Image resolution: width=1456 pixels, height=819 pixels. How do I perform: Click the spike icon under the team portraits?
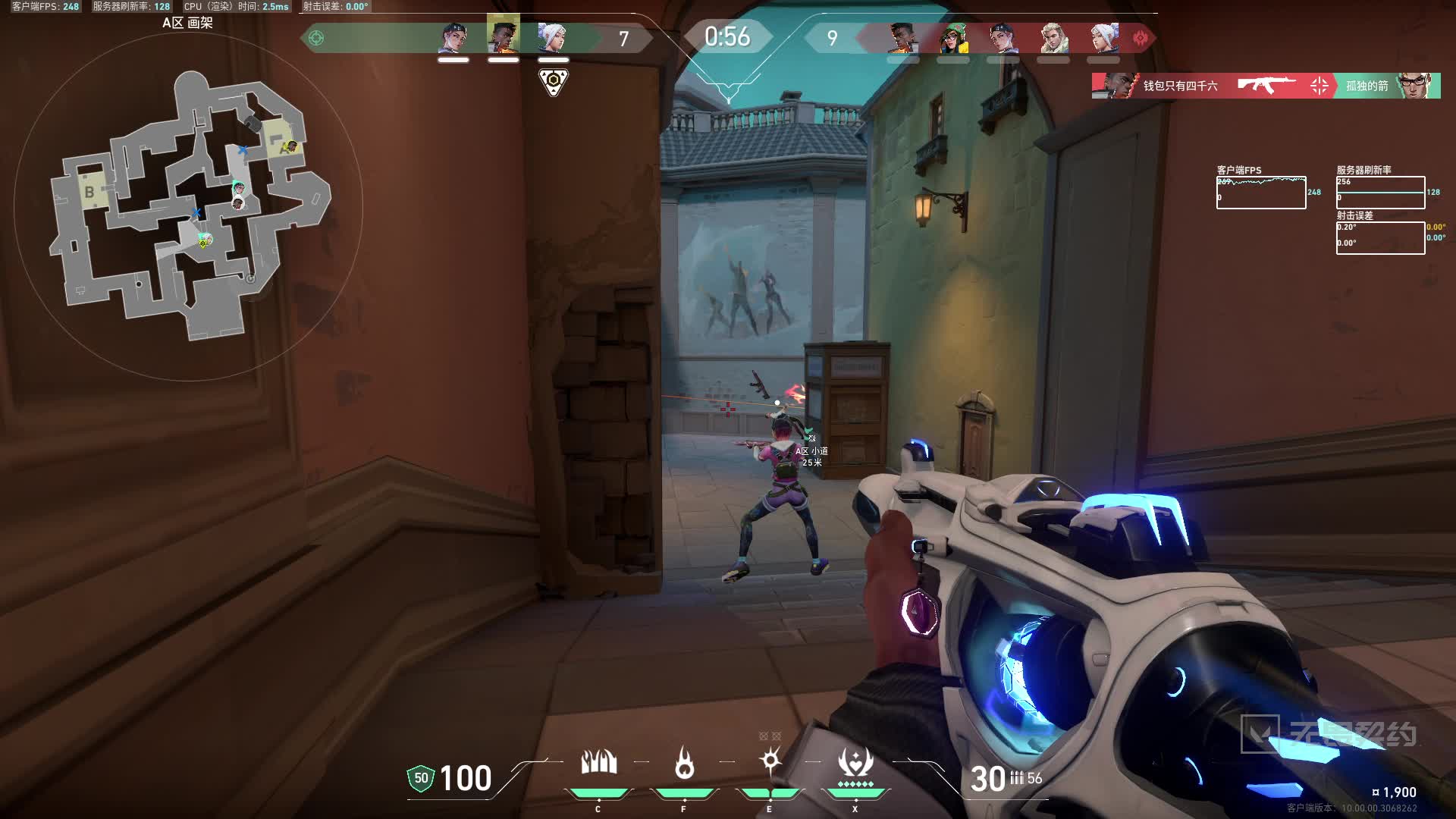tap(554, 81)
